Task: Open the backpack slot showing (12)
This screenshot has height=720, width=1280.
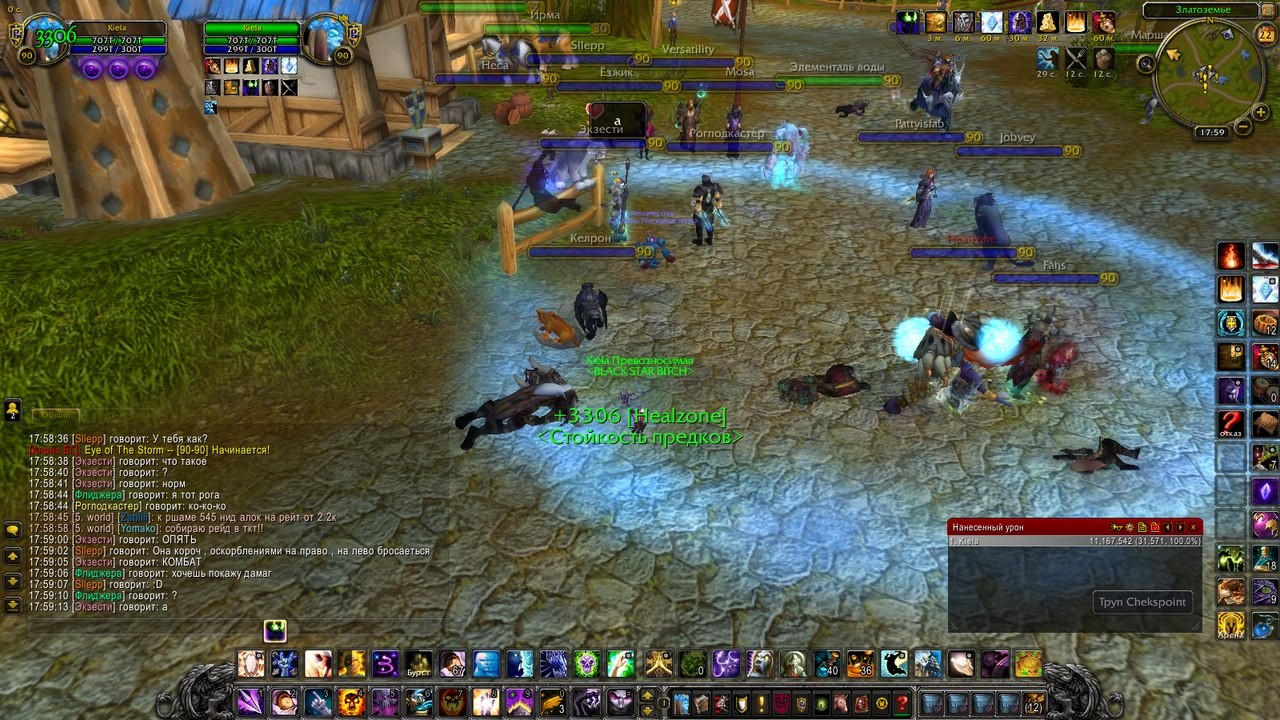Action: tap(1033, 702)
